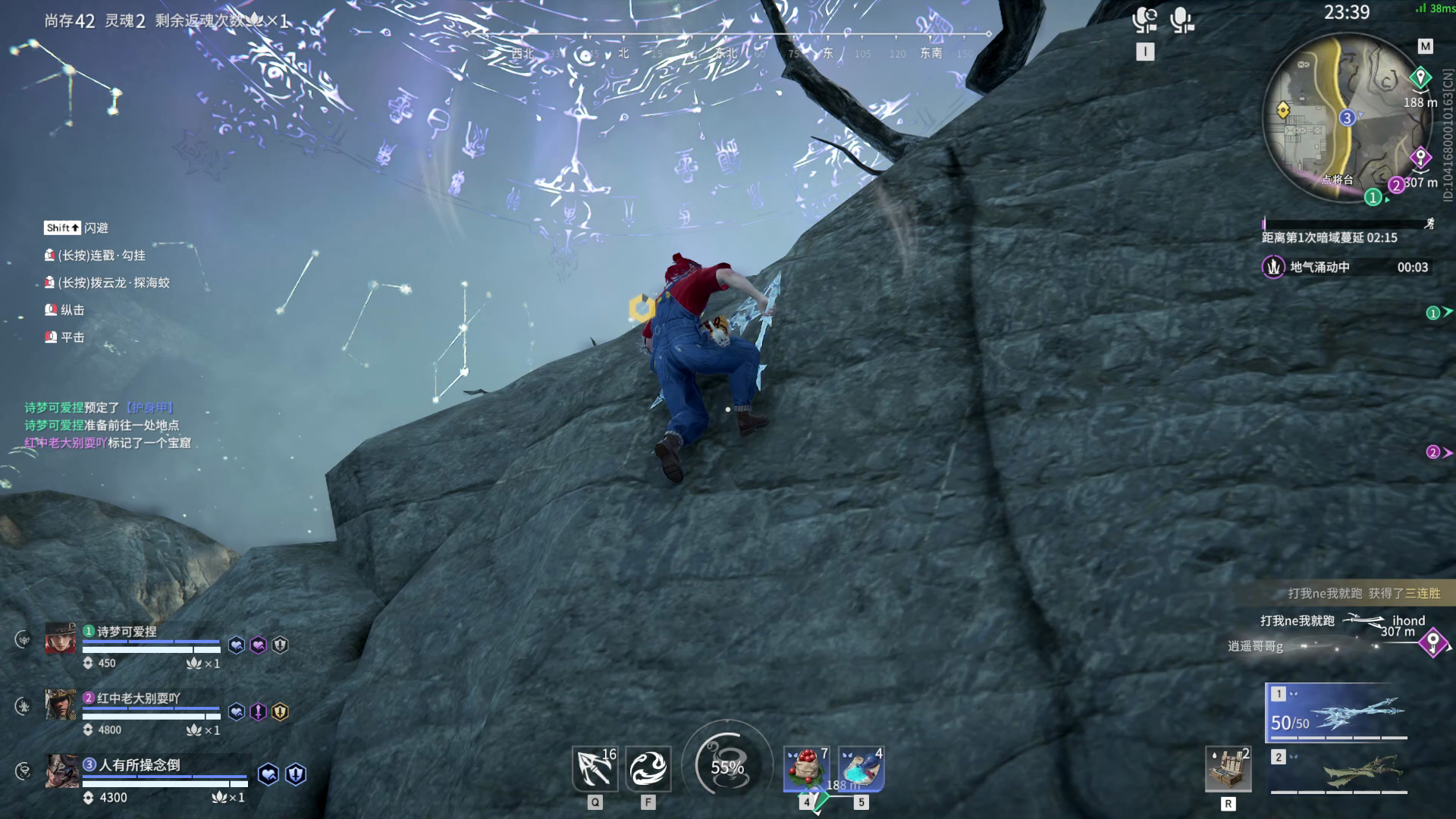Select teammate 诗梦可爱捏's portrait
The height and width of the screenshot is (819, 1456).
click(x=61, y=639)
